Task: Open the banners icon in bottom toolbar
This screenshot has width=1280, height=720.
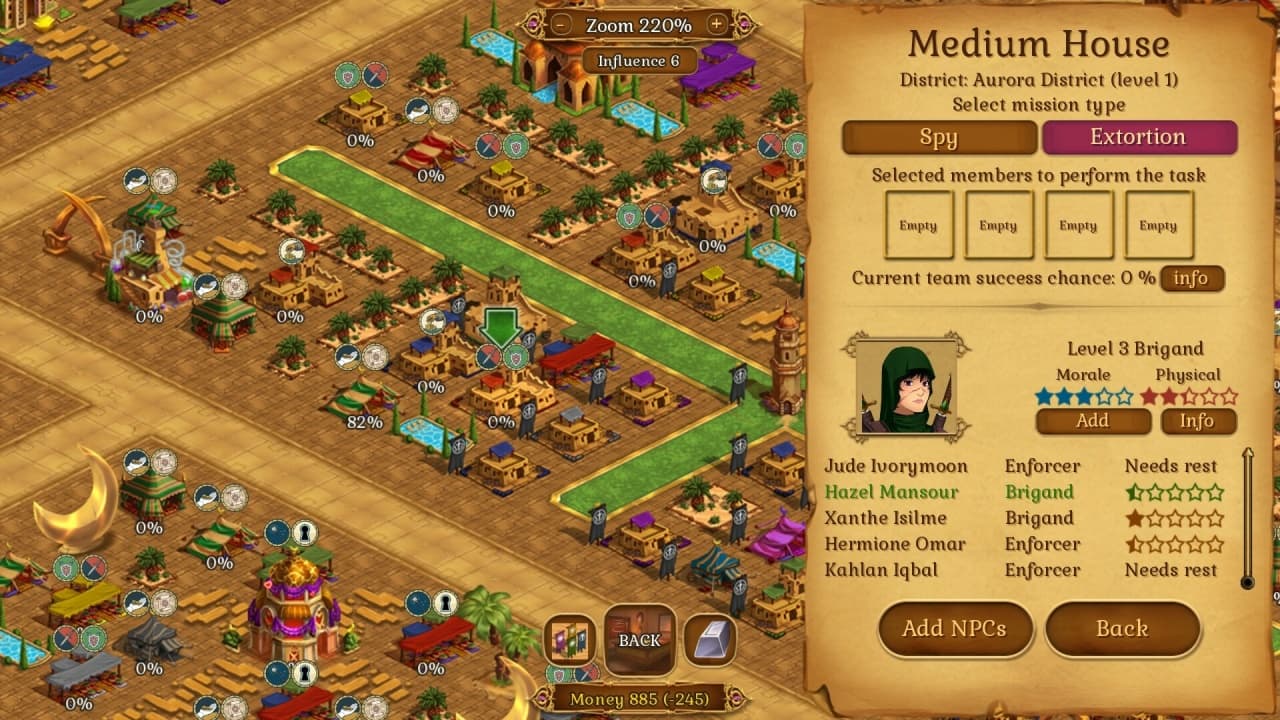Action: click(x=572, y=640)
